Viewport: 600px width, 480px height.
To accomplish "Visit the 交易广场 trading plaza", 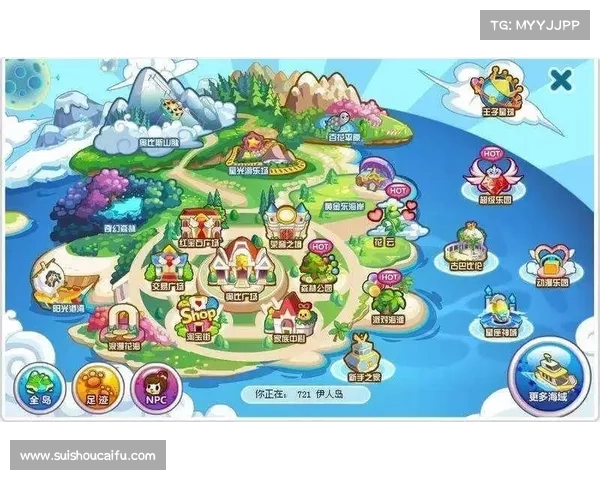I will 165,268.
